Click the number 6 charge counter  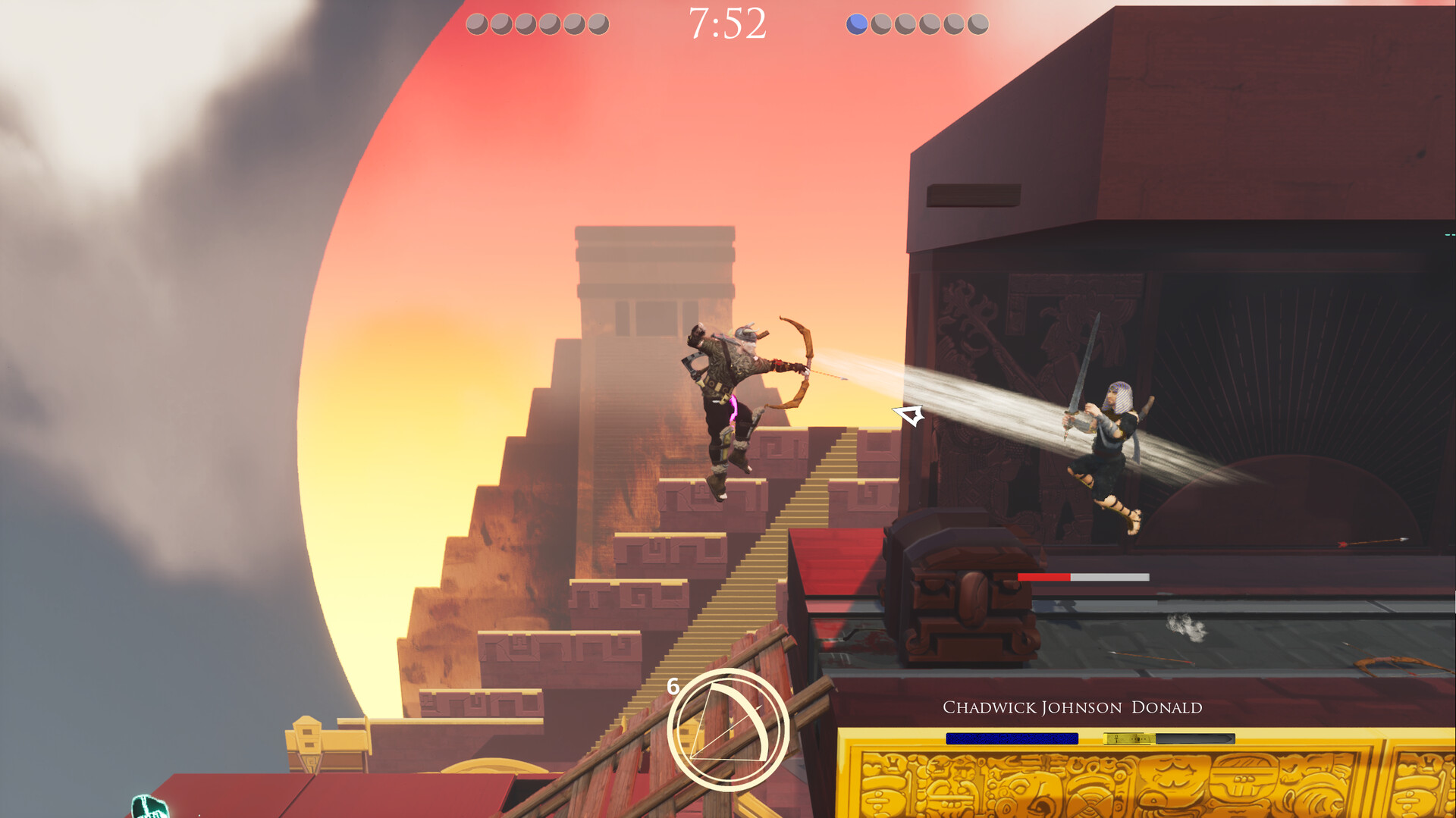pos(673,688)
